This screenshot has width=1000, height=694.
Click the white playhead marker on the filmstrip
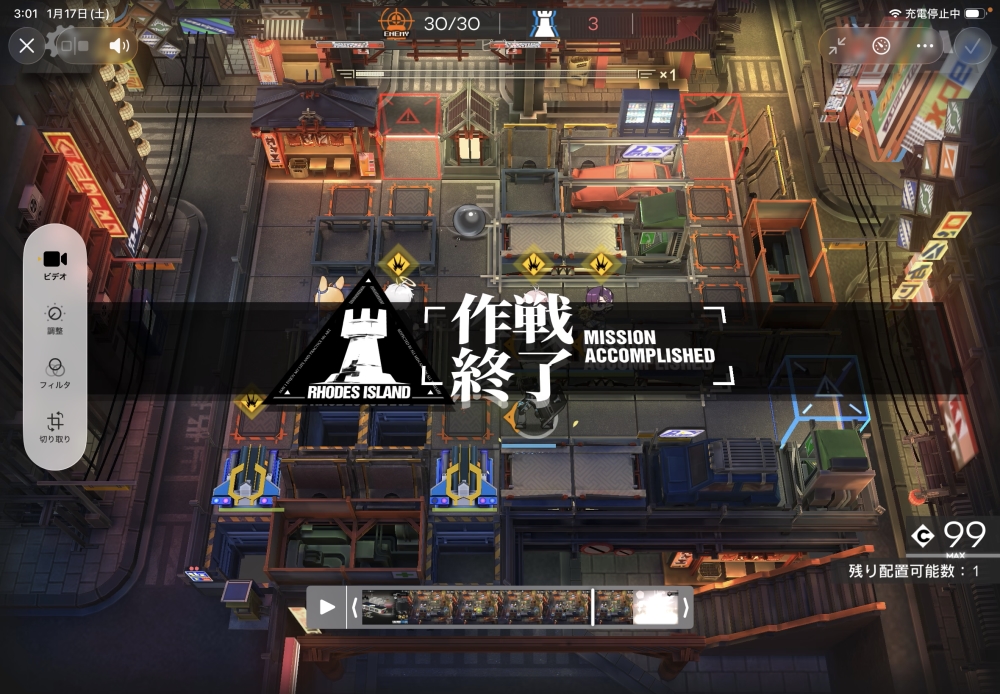click(x=593, y=607)
